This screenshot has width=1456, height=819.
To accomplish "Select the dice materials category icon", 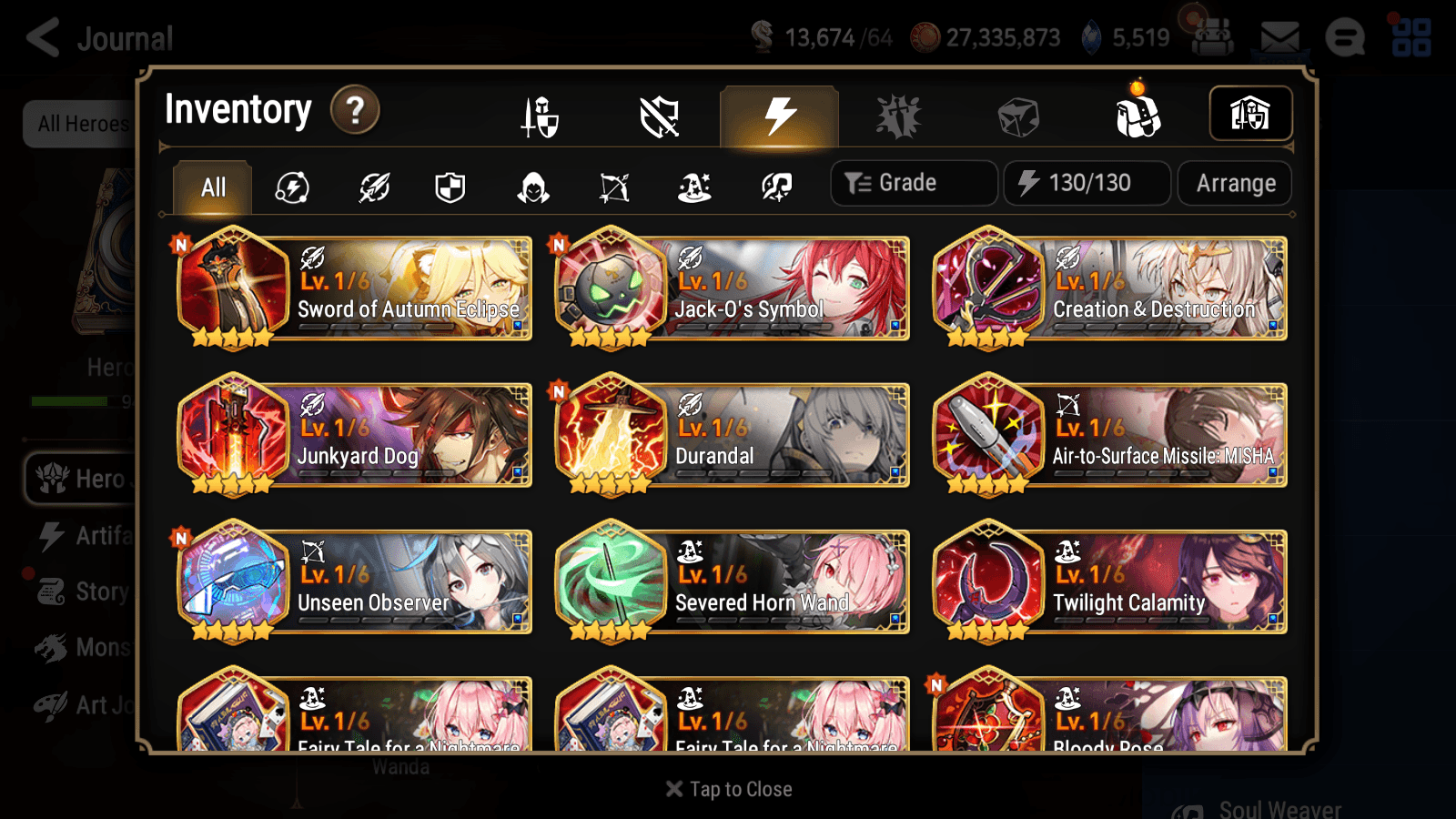I will pyautogui.click(x=1017, y=114).
